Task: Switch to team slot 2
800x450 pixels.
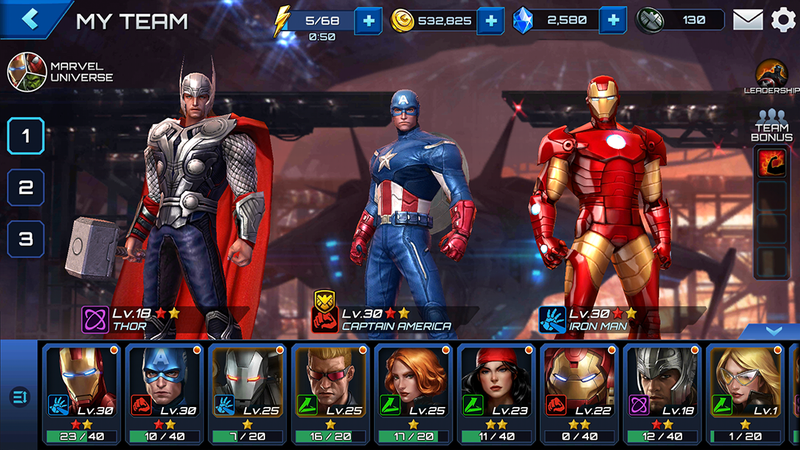Action: (x=26, y=187)
